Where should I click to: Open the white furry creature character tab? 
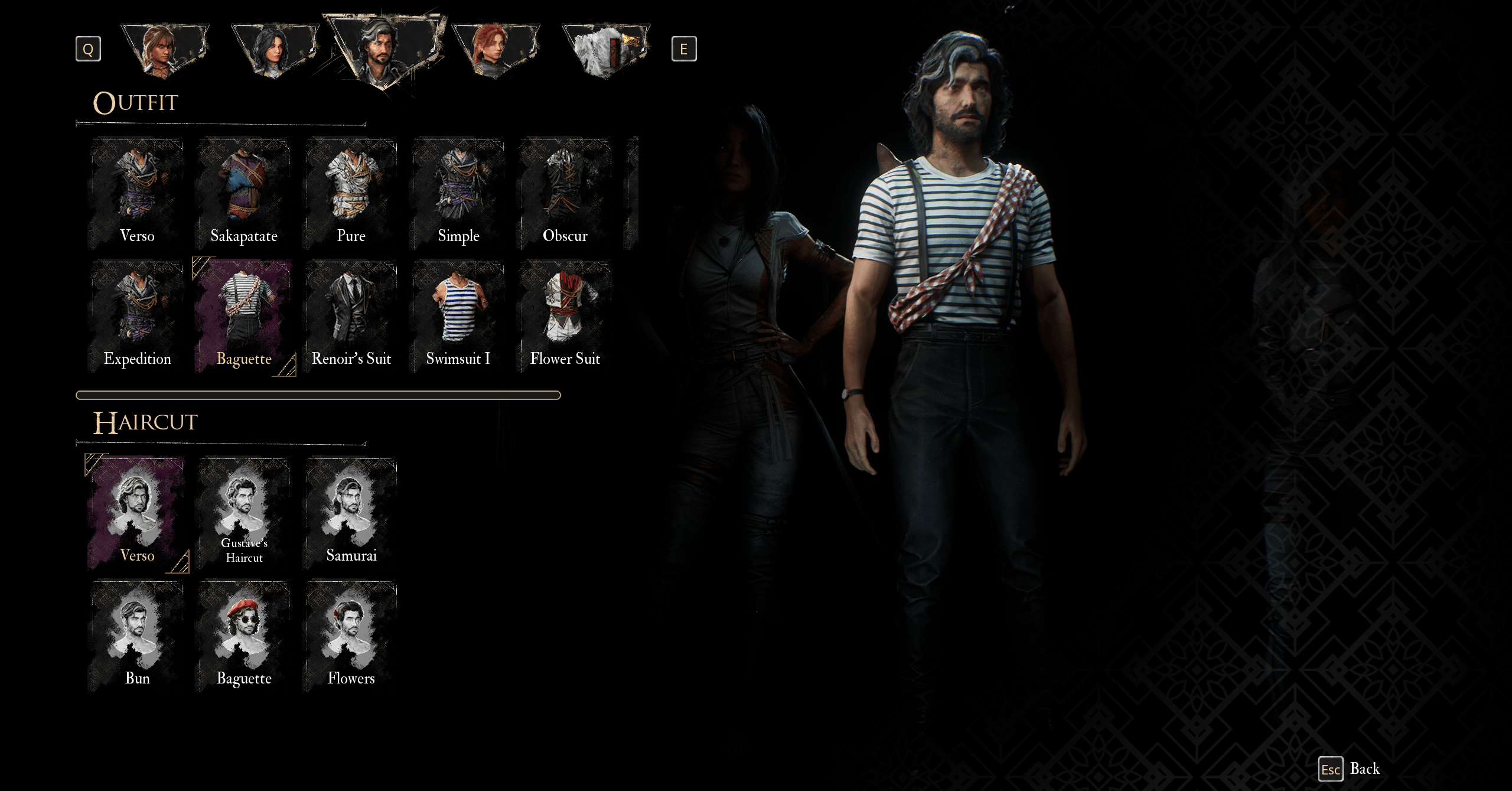pyautogui.click(x=605, y=50)
